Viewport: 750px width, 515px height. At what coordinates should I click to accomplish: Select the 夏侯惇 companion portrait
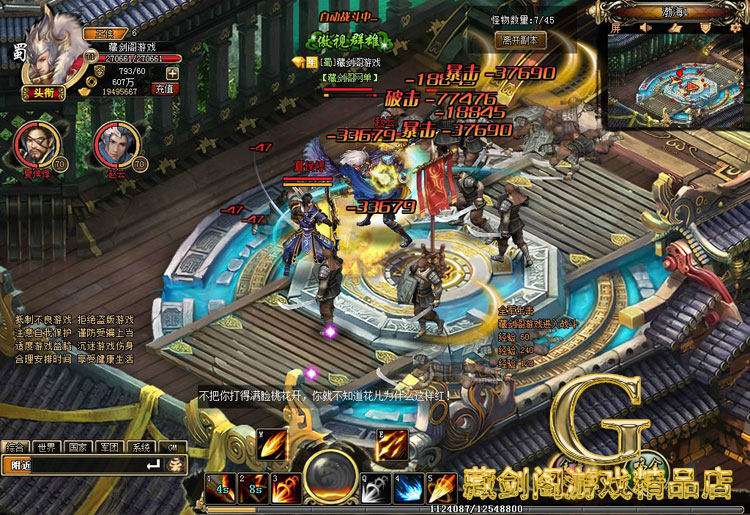[x=37, y=146]
